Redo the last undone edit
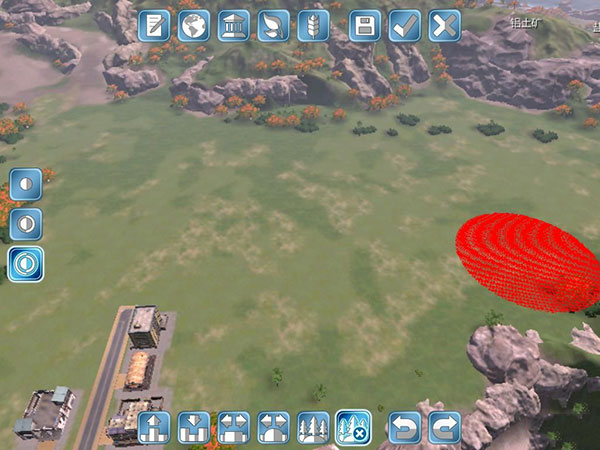This screenshot has width=600, height=450. [x=445, y=427]
